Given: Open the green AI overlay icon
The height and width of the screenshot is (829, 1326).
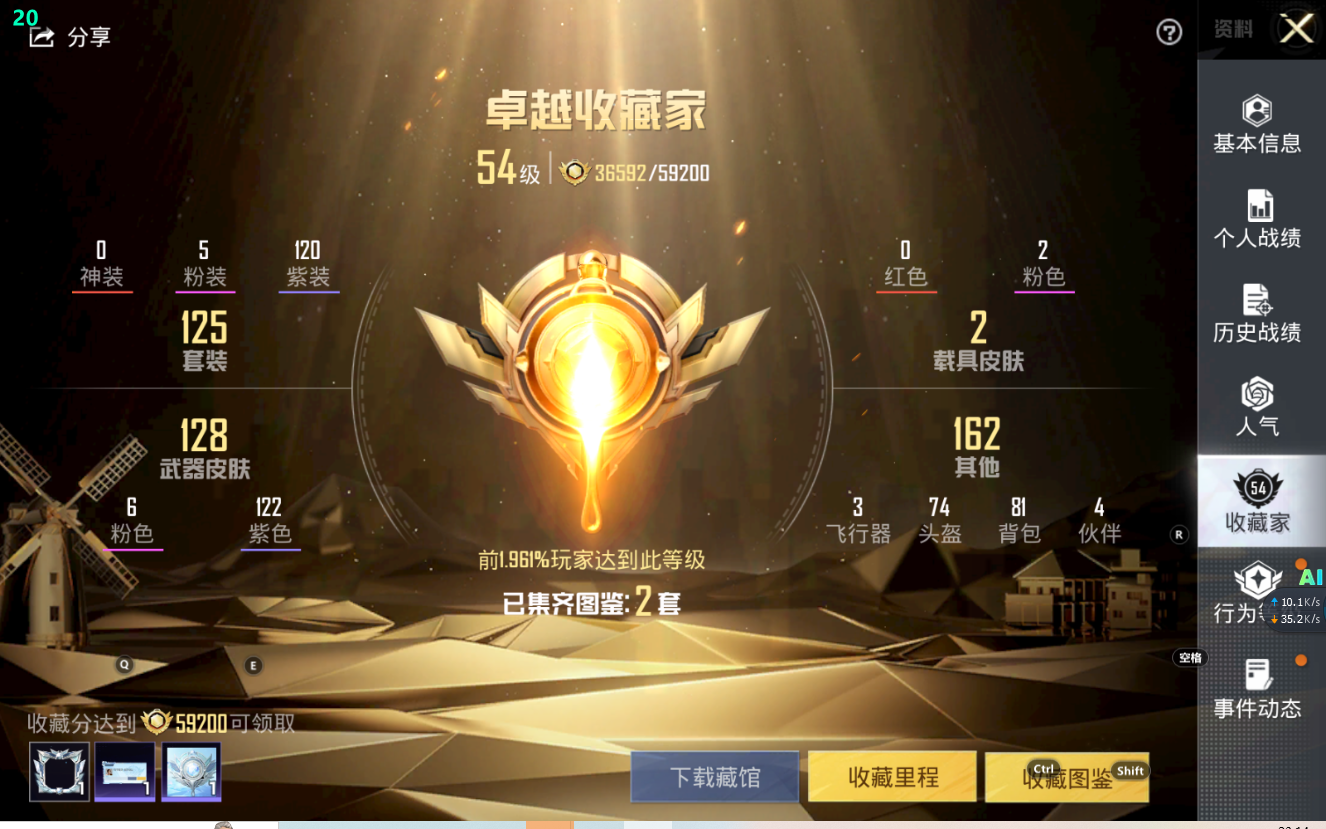Looking at the screenshot, I should coord(1310,578).
